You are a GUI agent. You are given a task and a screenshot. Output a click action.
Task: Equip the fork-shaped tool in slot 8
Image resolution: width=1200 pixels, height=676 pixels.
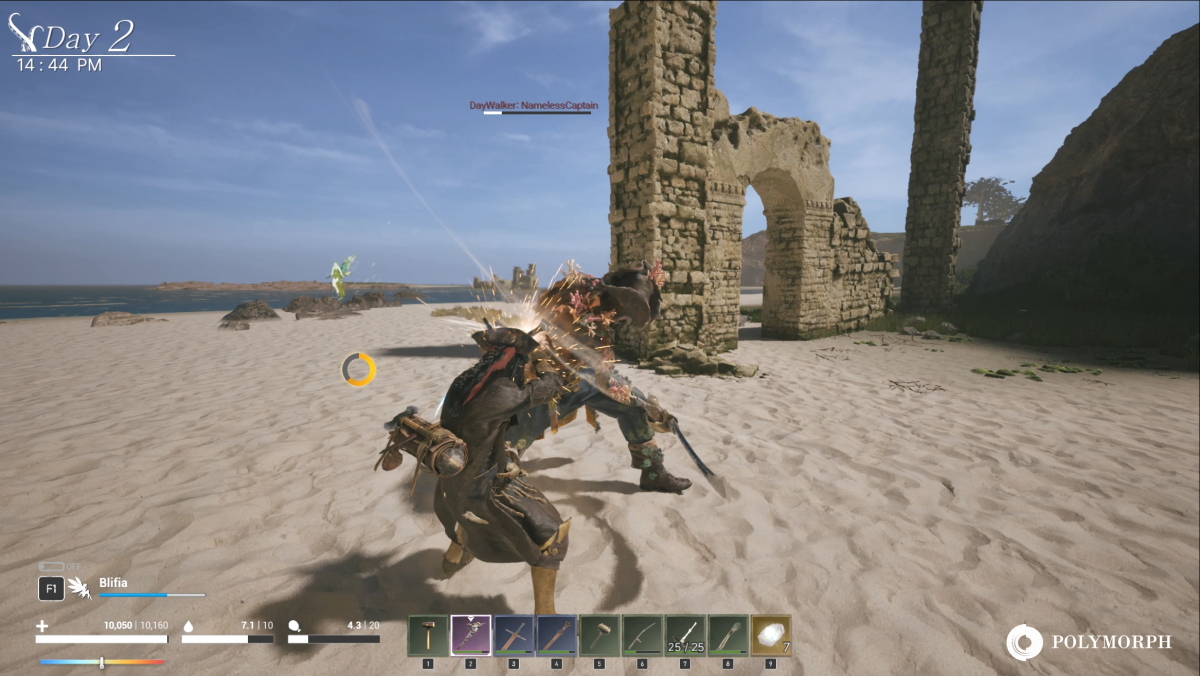click(729, 635)
